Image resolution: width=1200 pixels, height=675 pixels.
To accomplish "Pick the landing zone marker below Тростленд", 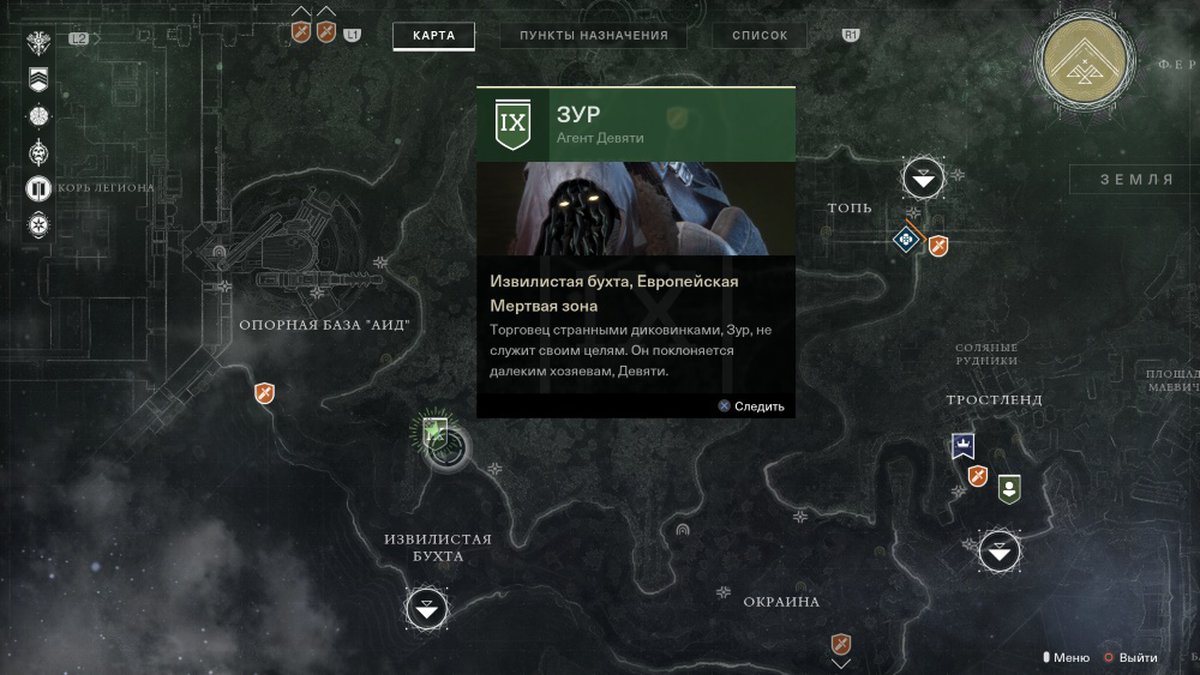I will (999, 551).
